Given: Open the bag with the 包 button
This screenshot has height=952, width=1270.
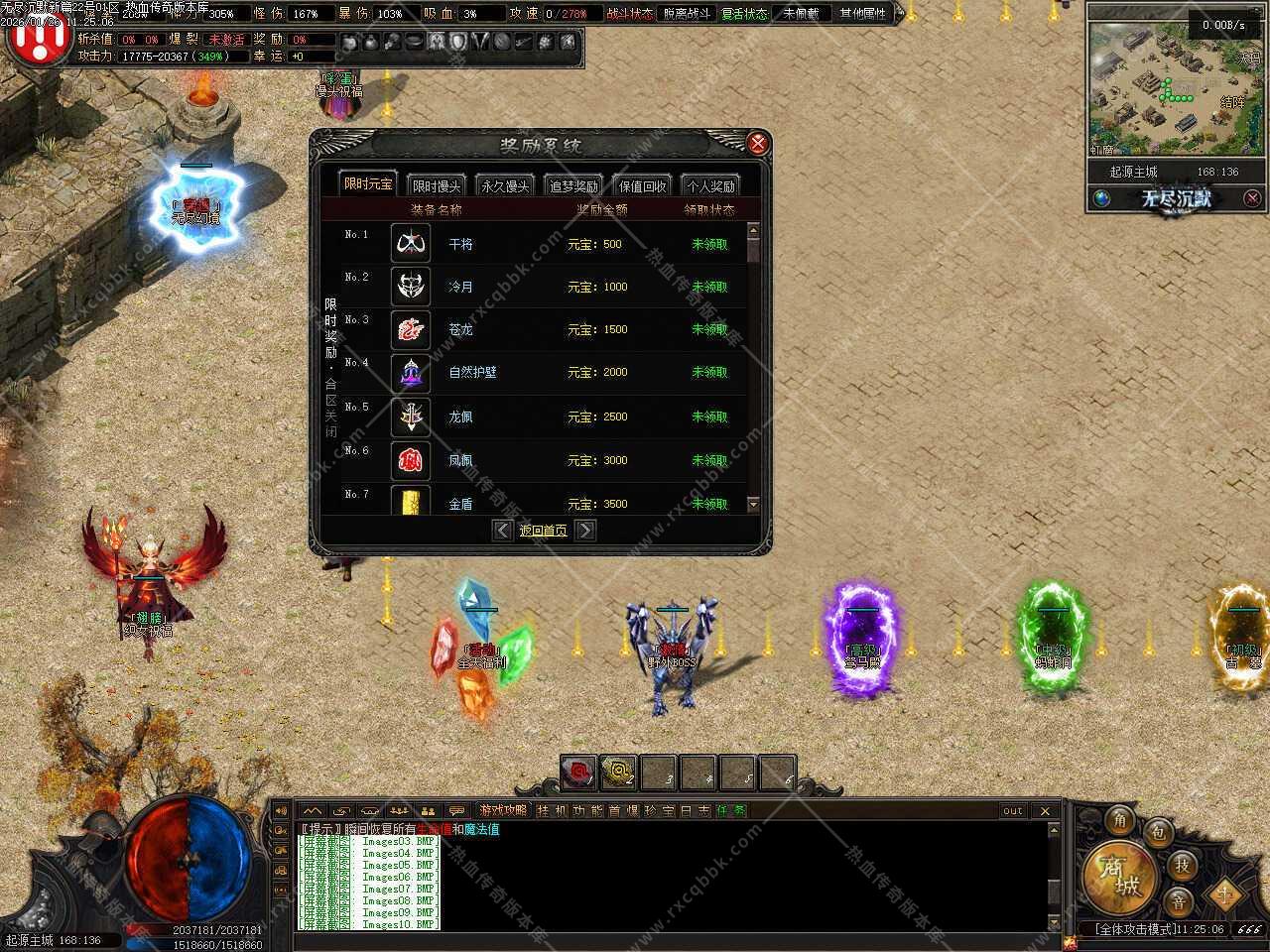Looking at the screenshot, I should click(x=1158, y=832).
